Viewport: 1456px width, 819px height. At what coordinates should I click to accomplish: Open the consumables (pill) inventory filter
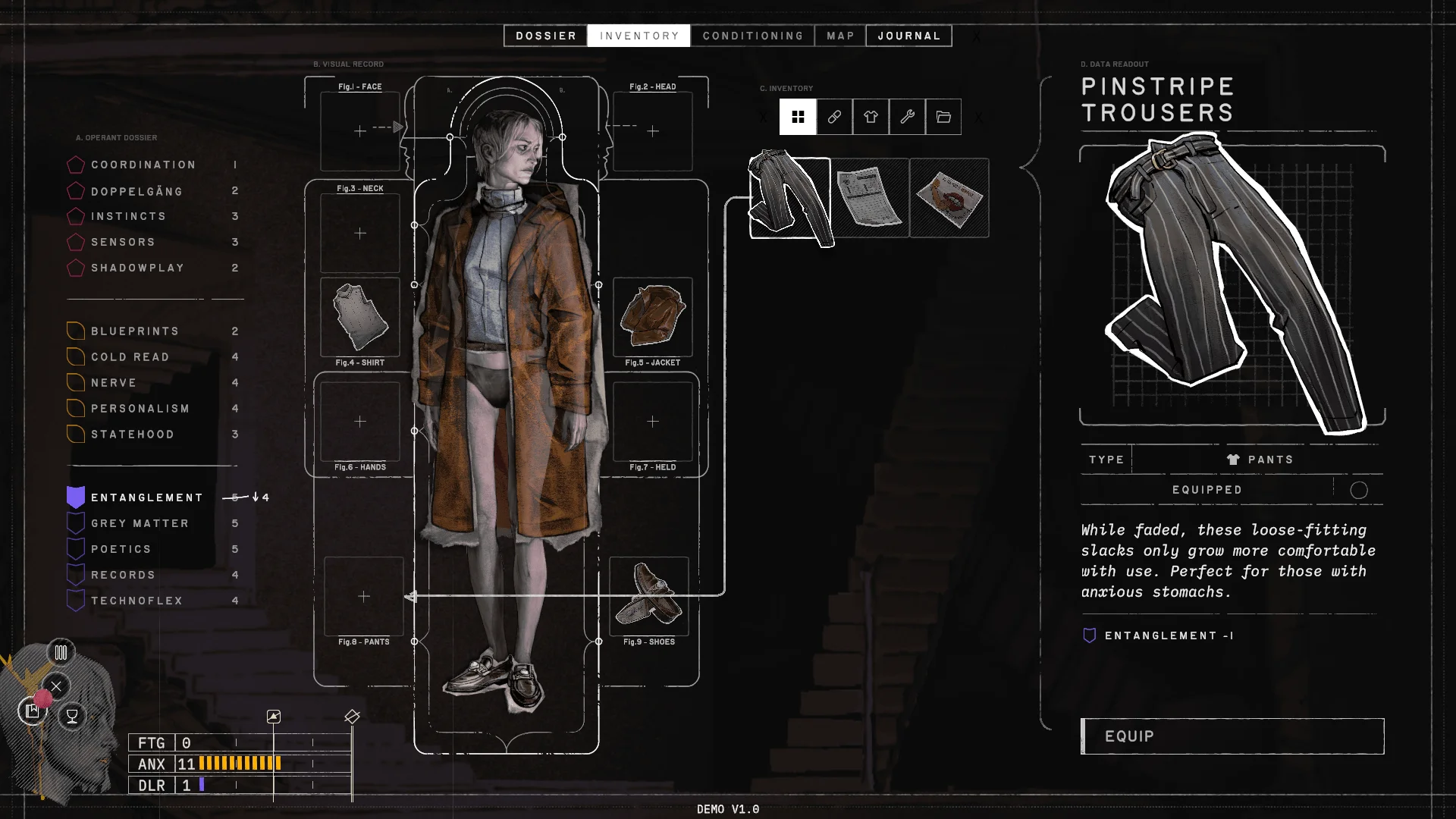coord(834,117)
